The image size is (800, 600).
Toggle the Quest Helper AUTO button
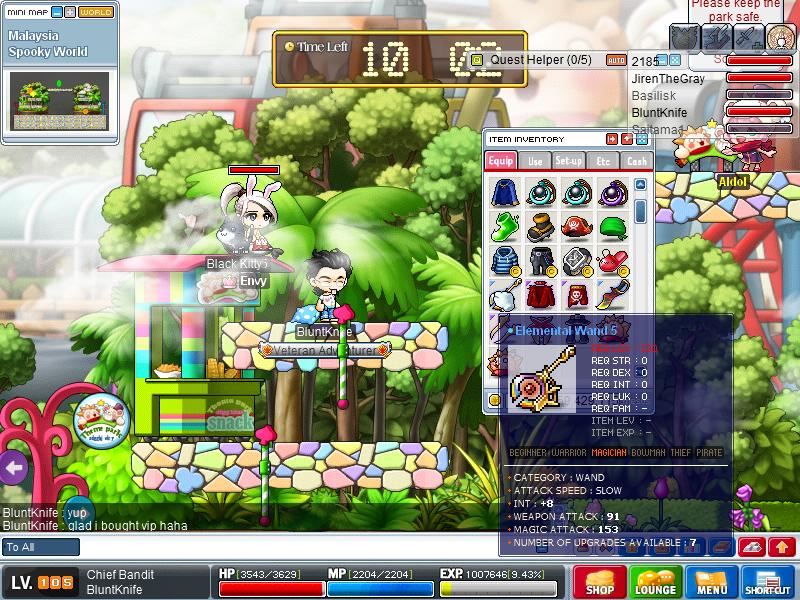[x=615, y=60]
